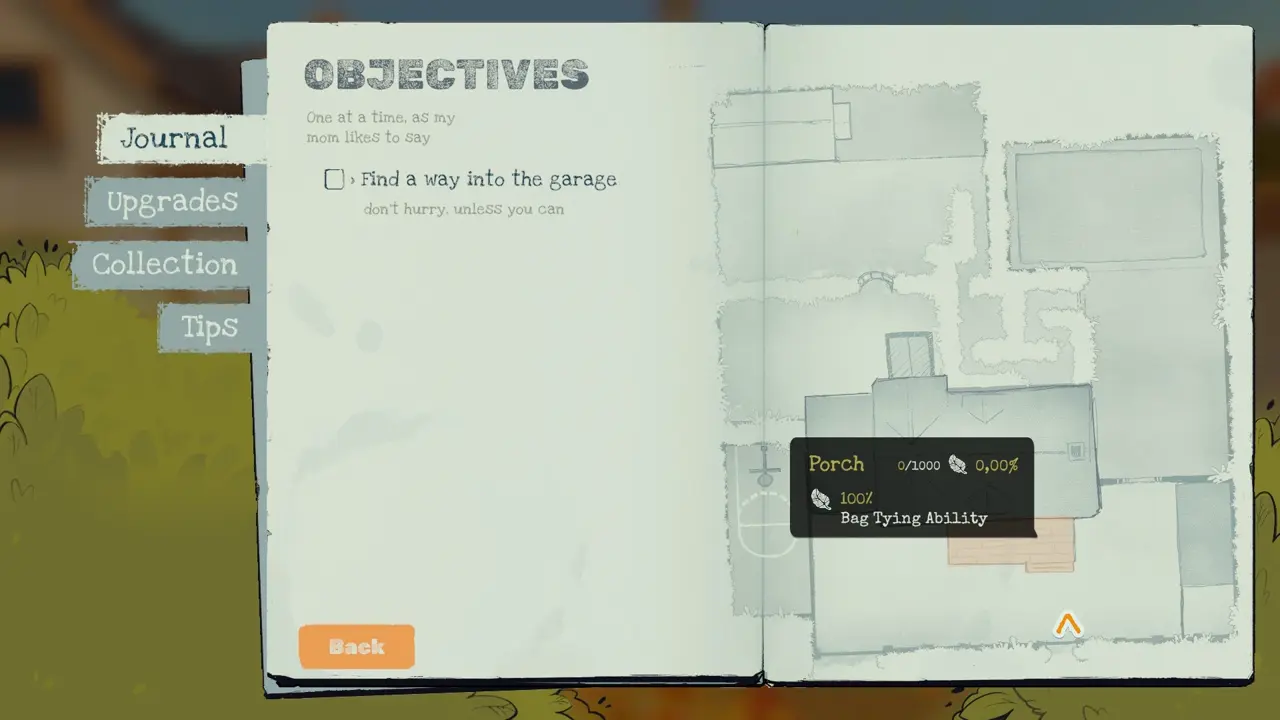This screenshot has width=1280, height=720.
Task: Click the orange Back button
Action: (356, 647)
